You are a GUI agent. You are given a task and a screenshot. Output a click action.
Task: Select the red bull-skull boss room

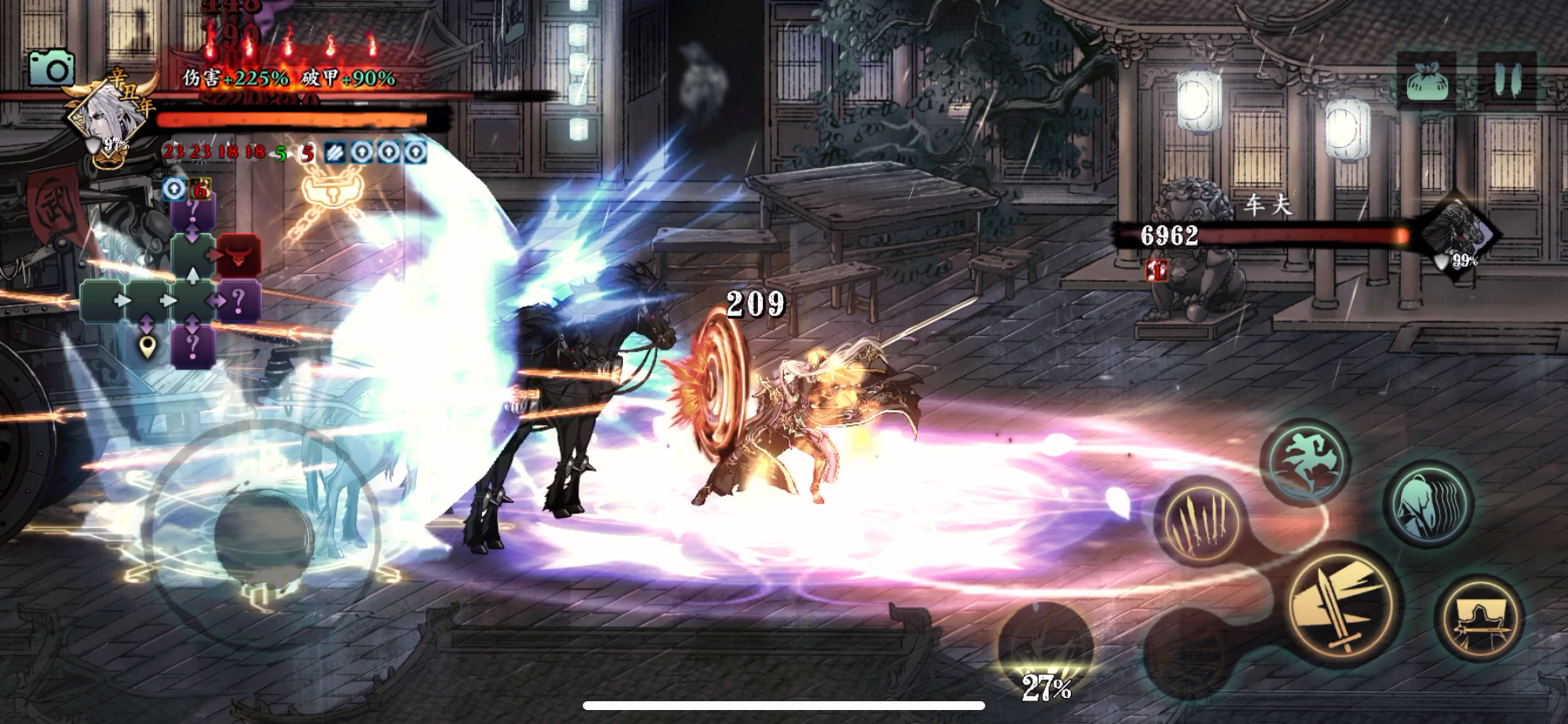(239, 255)
